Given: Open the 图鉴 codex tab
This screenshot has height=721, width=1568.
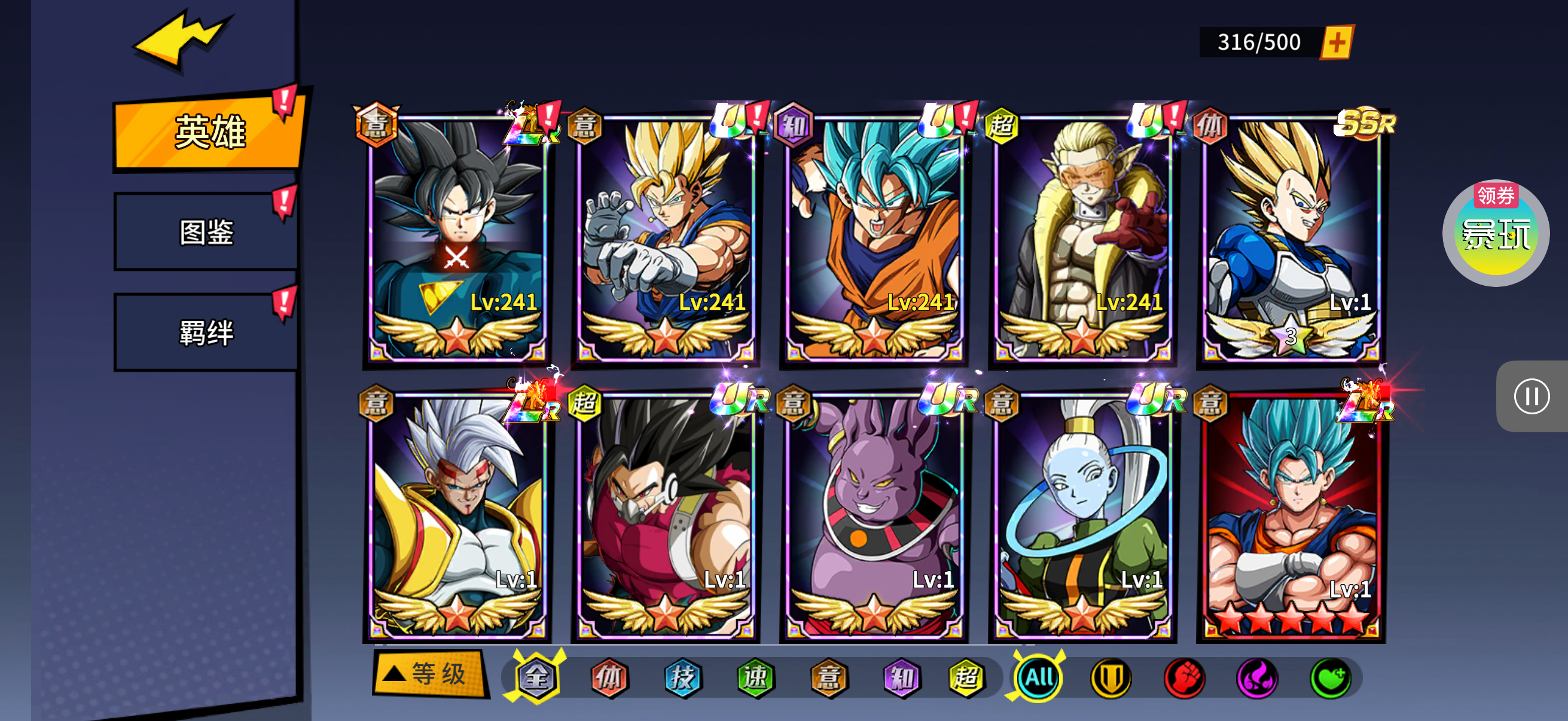Looking at the screenshot, I should coord(206,232).
